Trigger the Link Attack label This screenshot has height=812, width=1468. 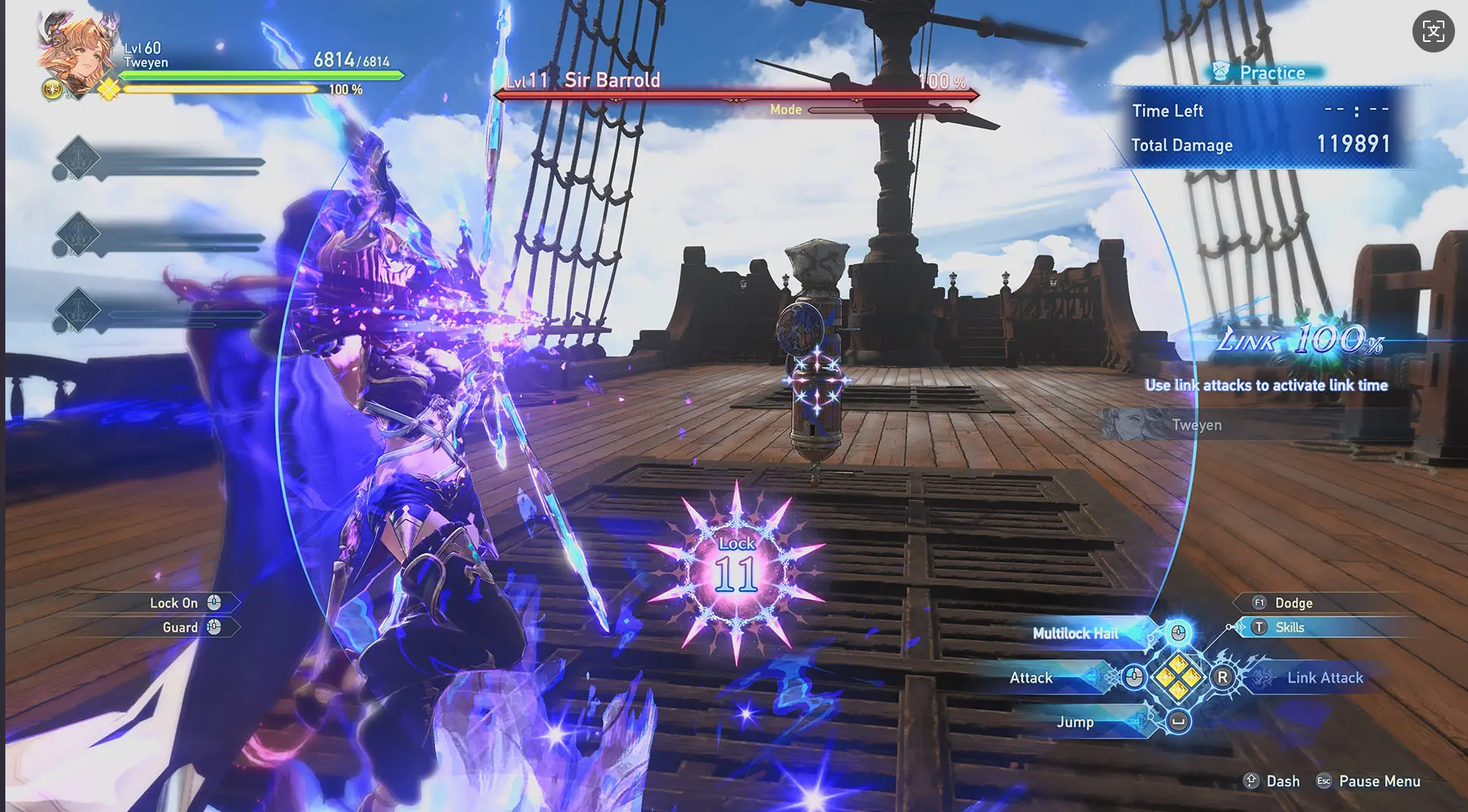click(1325, 678)
